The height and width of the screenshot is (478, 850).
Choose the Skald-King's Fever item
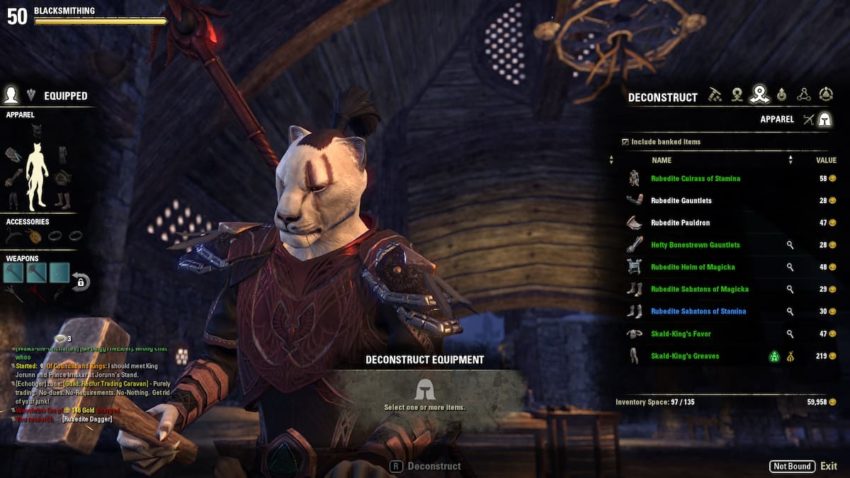(x=682, y=333)
